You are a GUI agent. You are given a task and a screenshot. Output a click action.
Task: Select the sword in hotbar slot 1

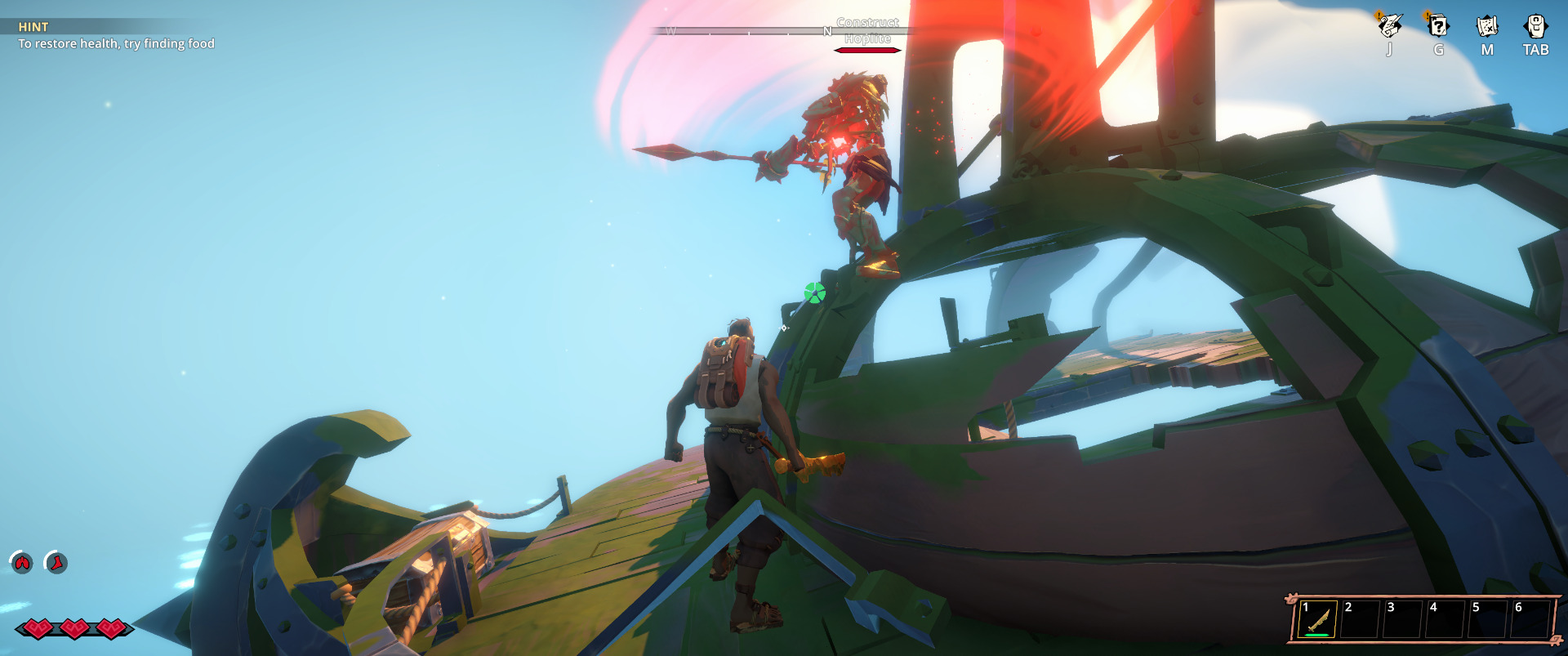pos(1318,620)
